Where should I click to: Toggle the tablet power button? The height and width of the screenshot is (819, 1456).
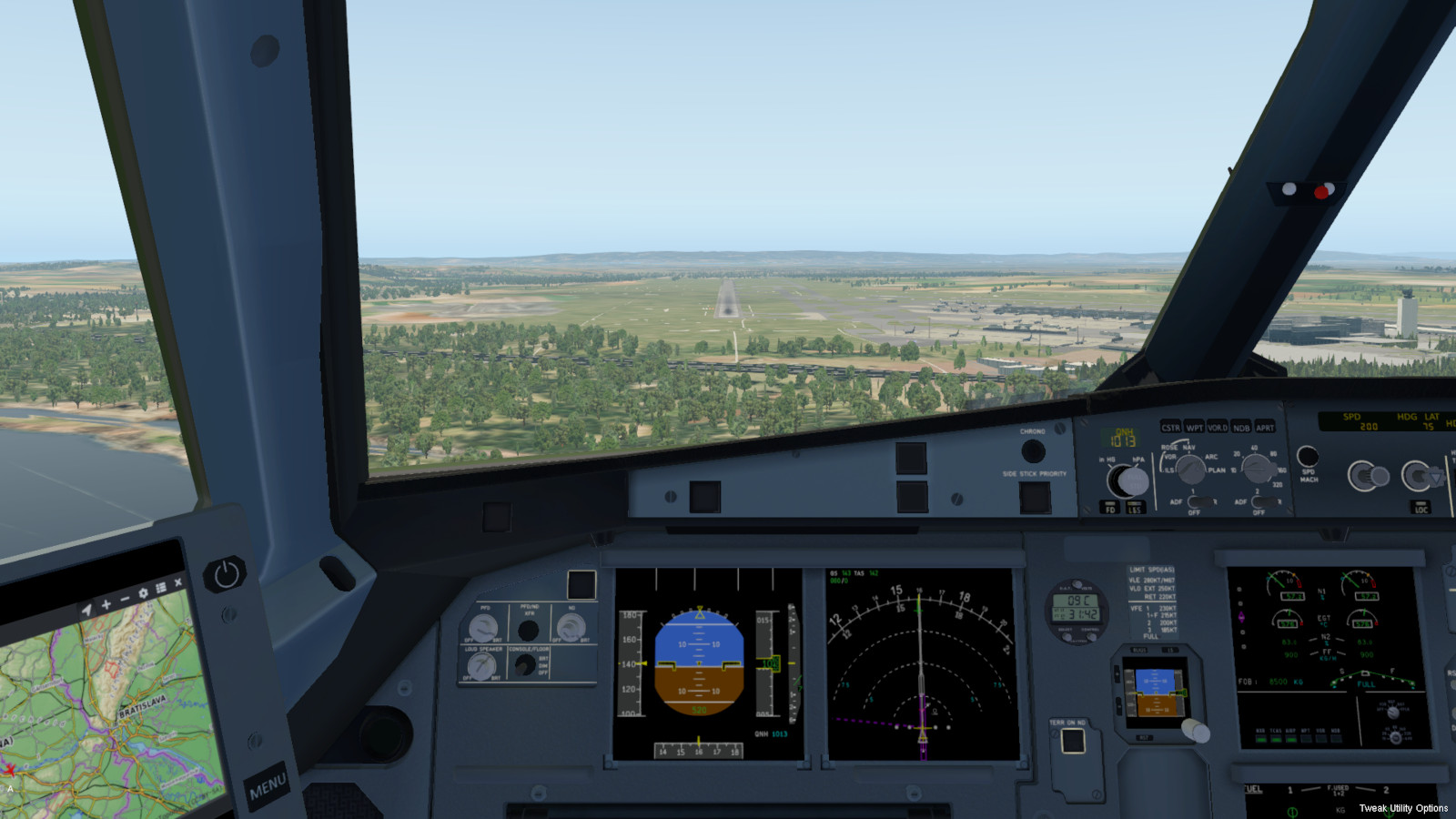tap(226, 573)
